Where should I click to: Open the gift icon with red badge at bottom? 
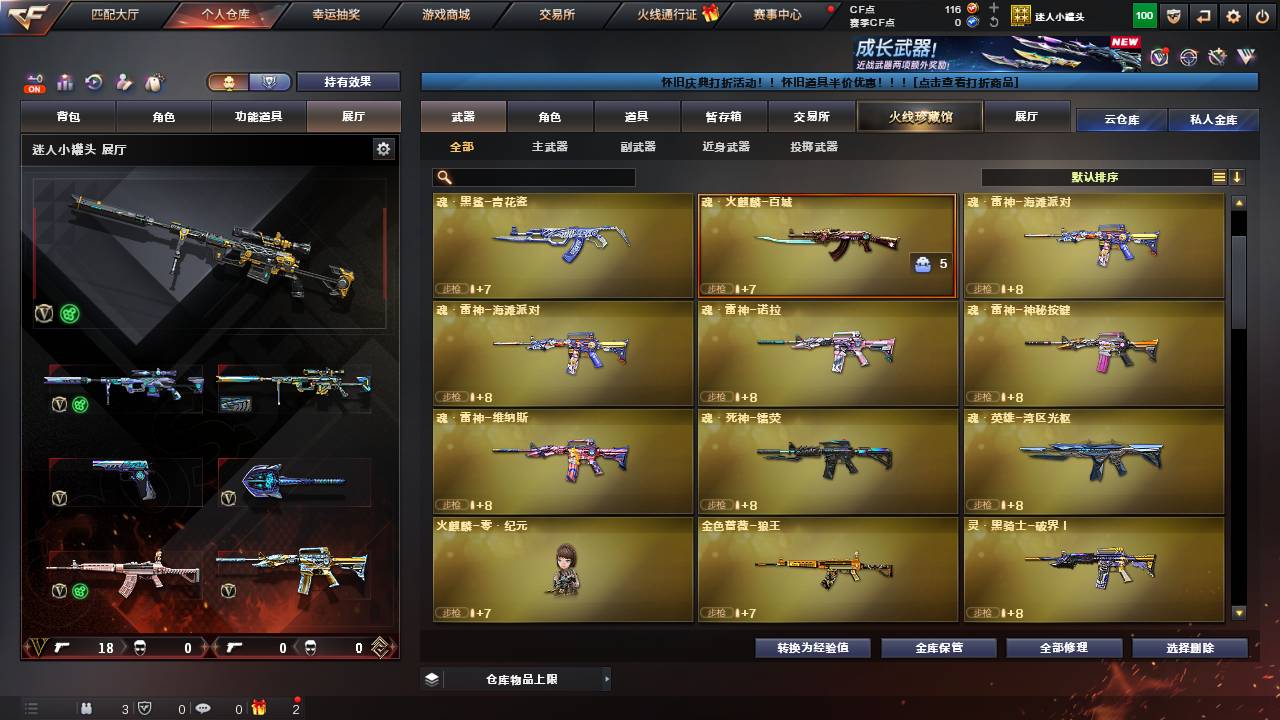pyautogui.click(x=260, y=708)
